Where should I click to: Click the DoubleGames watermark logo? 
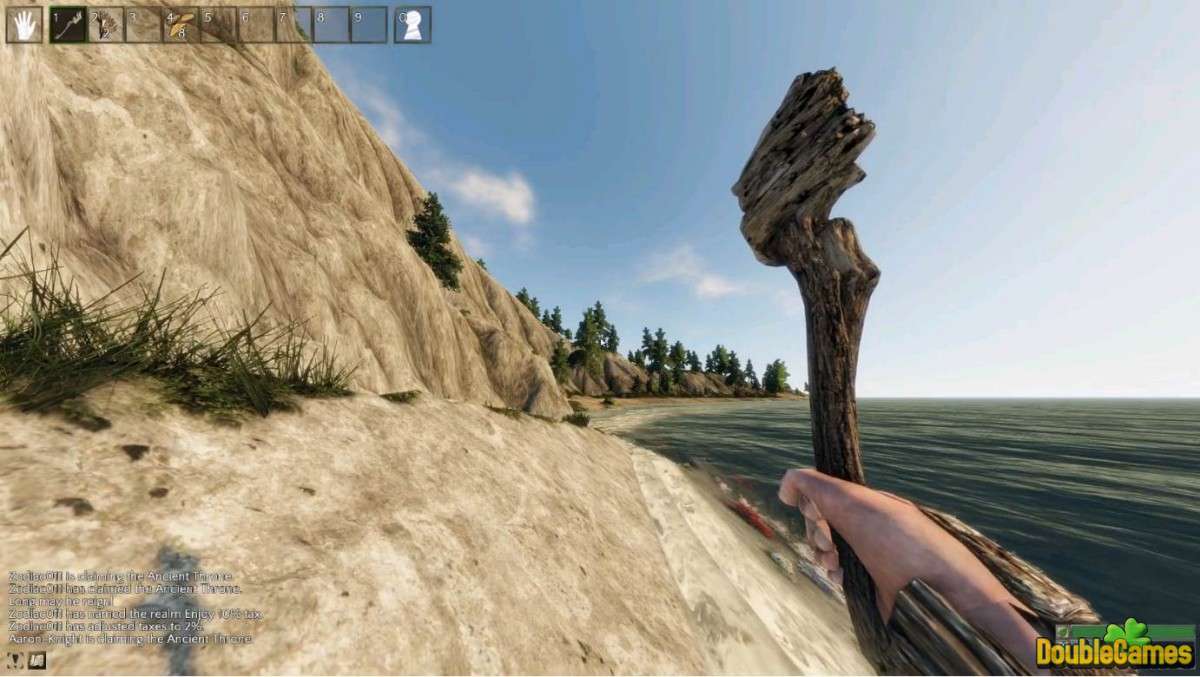click(1114, 648)
